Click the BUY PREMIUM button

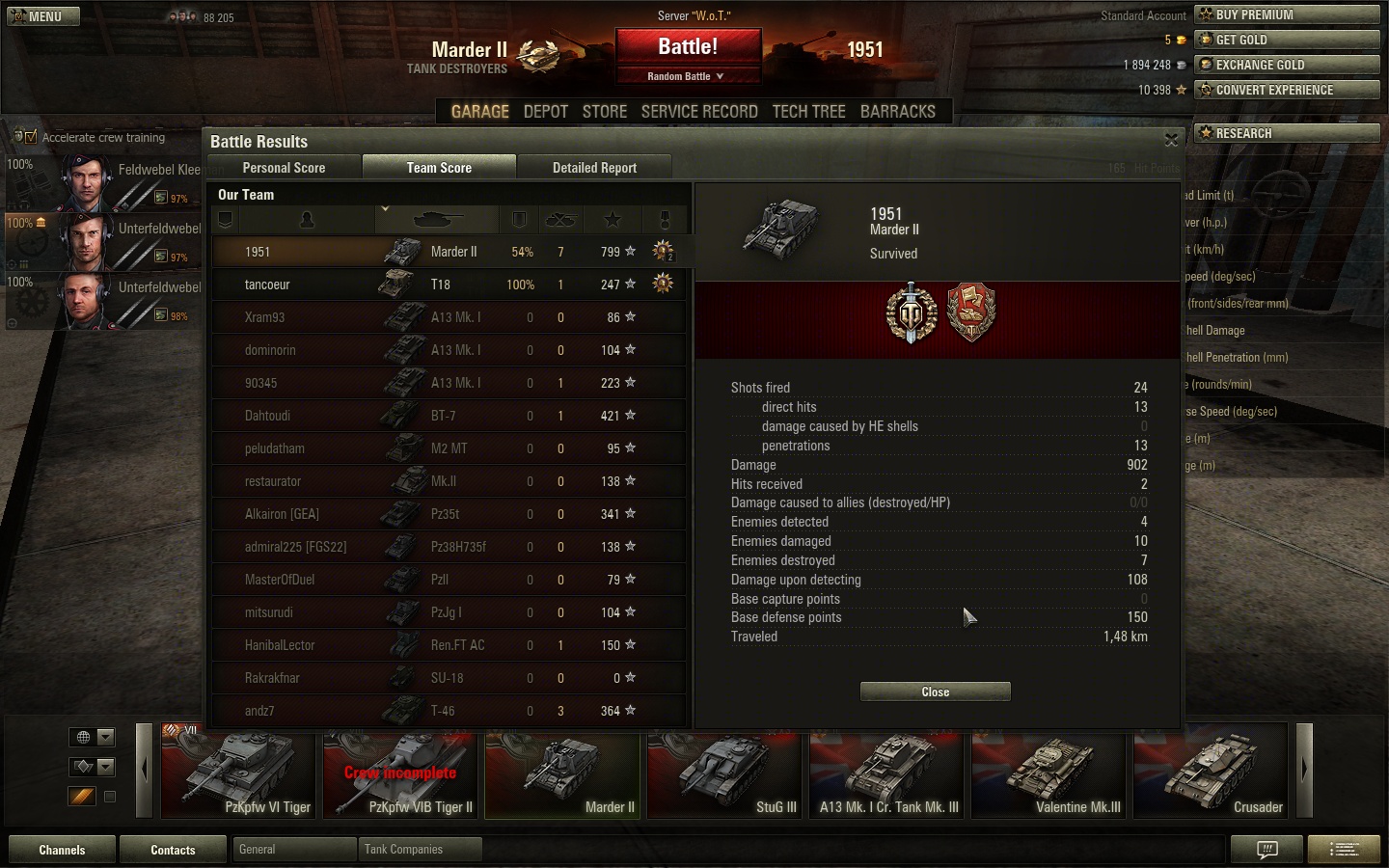coord(1287,14)
